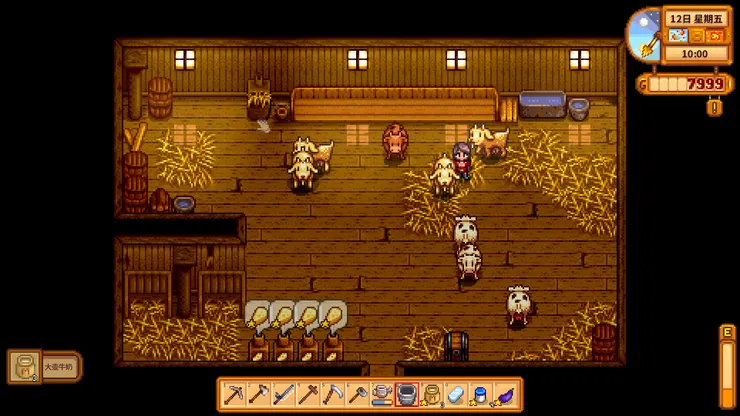Open the journal via the exclamation icon
The width and height of the screenshot is (740, 416).
coord(714,107)
